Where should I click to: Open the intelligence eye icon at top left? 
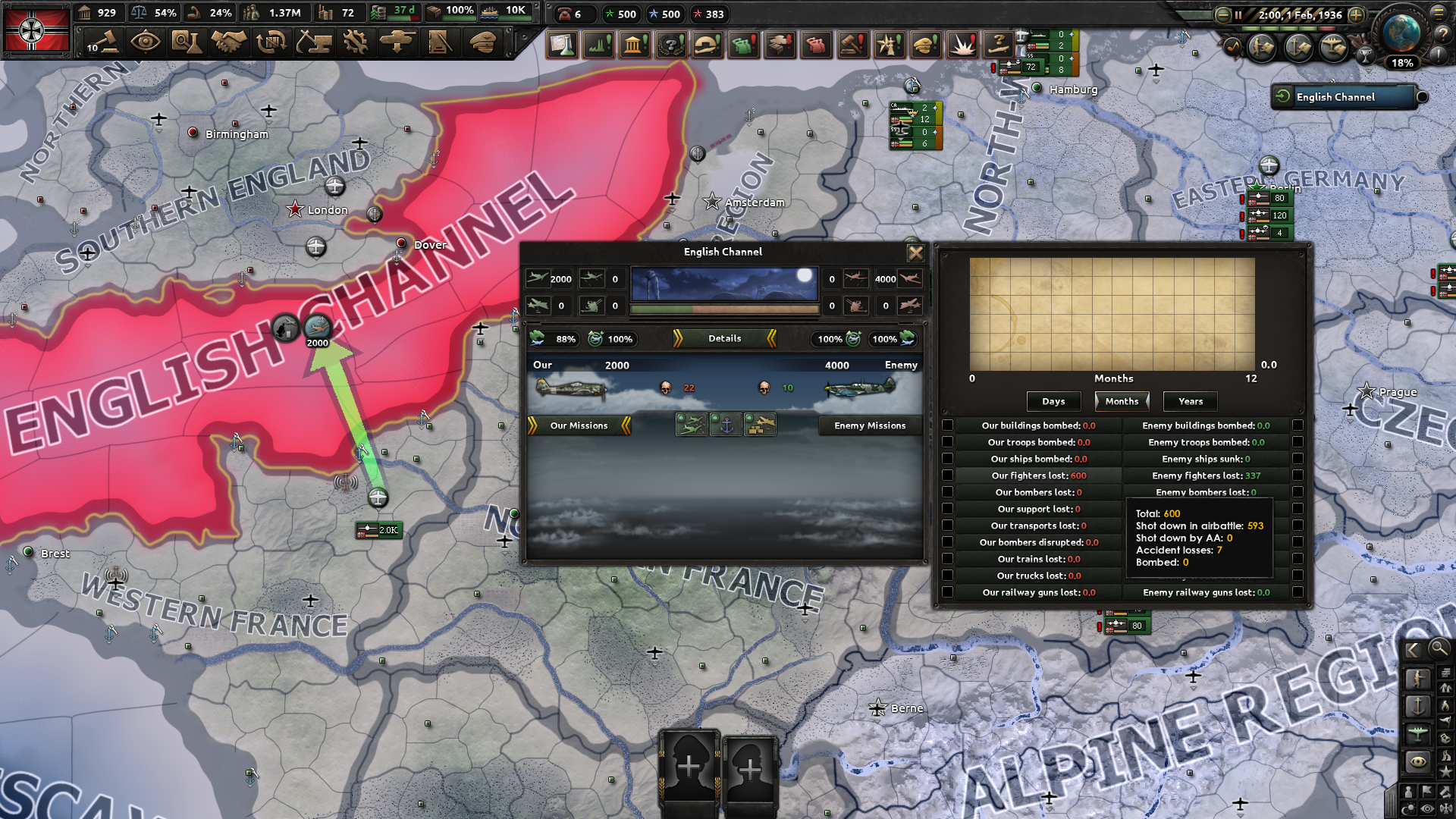point(146,43)
